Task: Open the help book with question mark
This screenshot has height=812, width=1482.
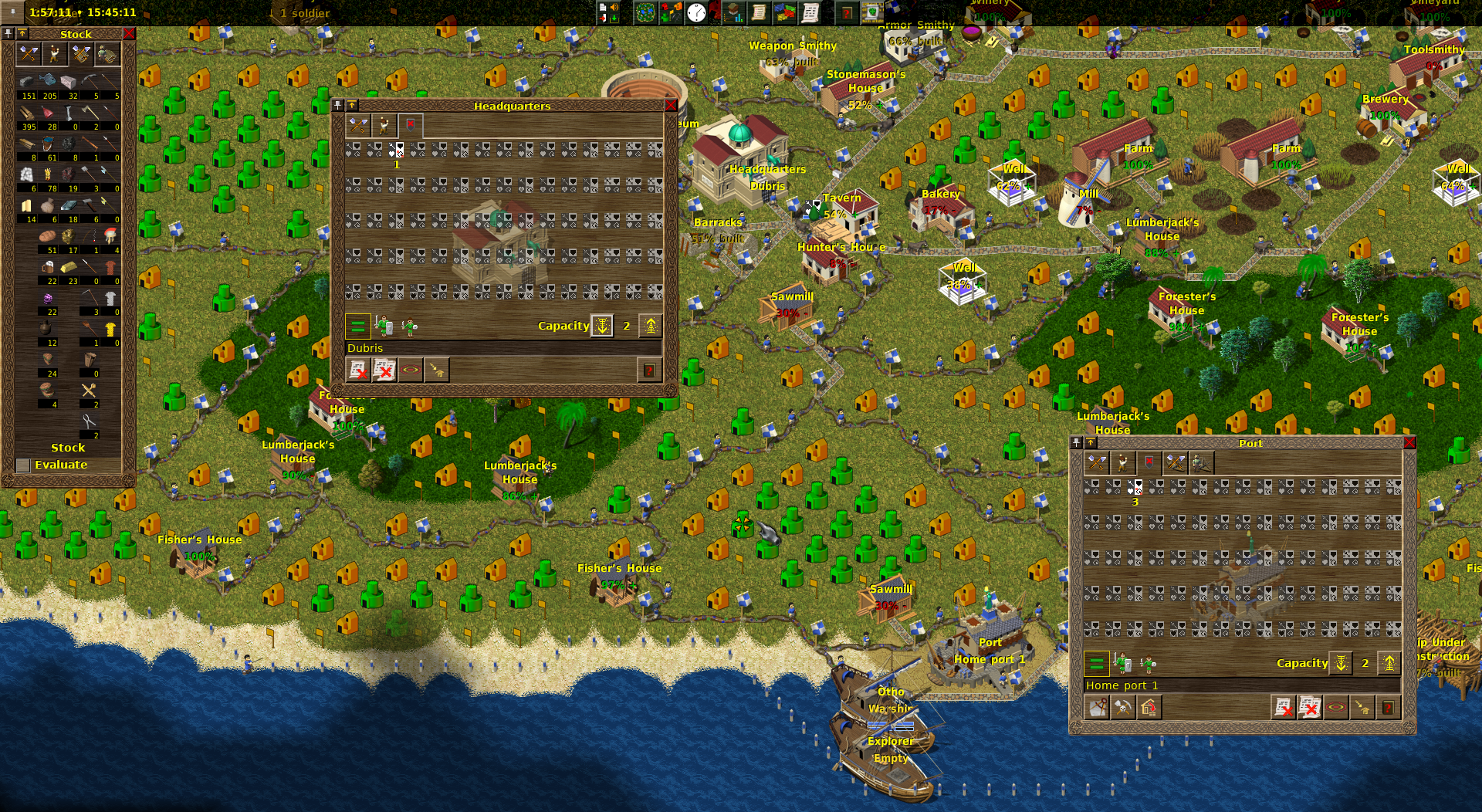Action: click(x=847, y=12)
